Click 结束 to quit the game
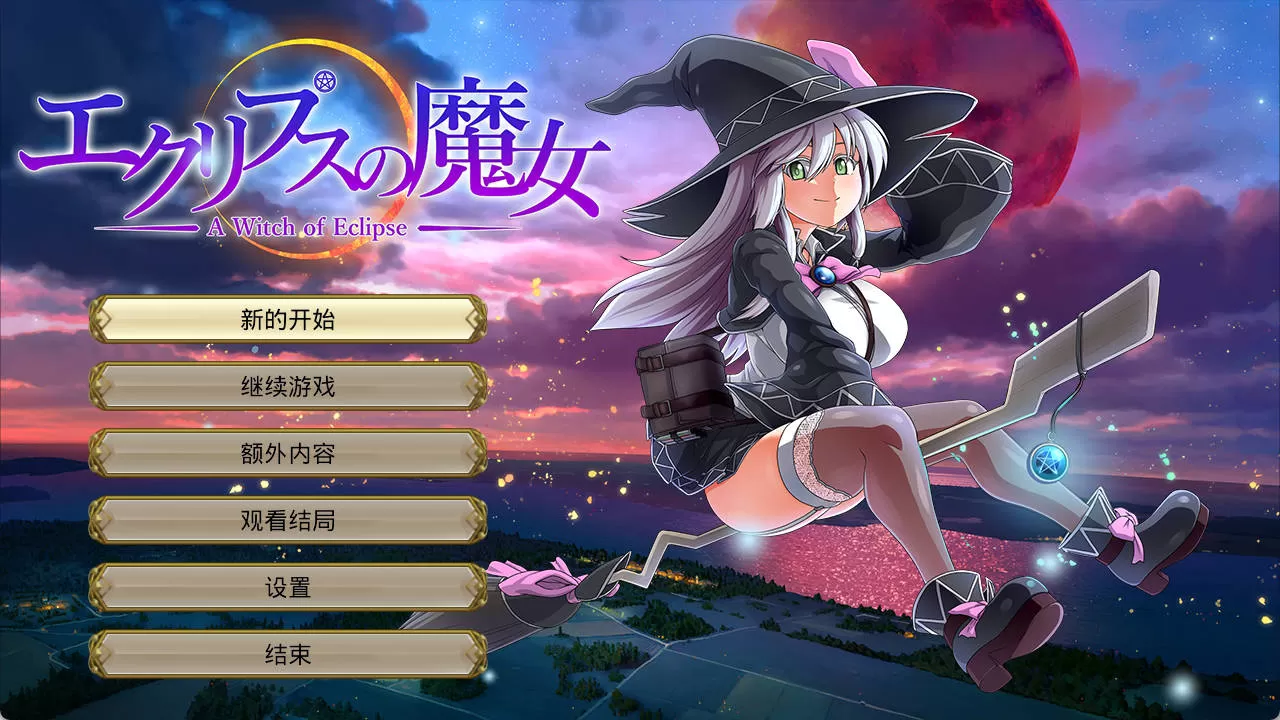 [x=288, y=655]
